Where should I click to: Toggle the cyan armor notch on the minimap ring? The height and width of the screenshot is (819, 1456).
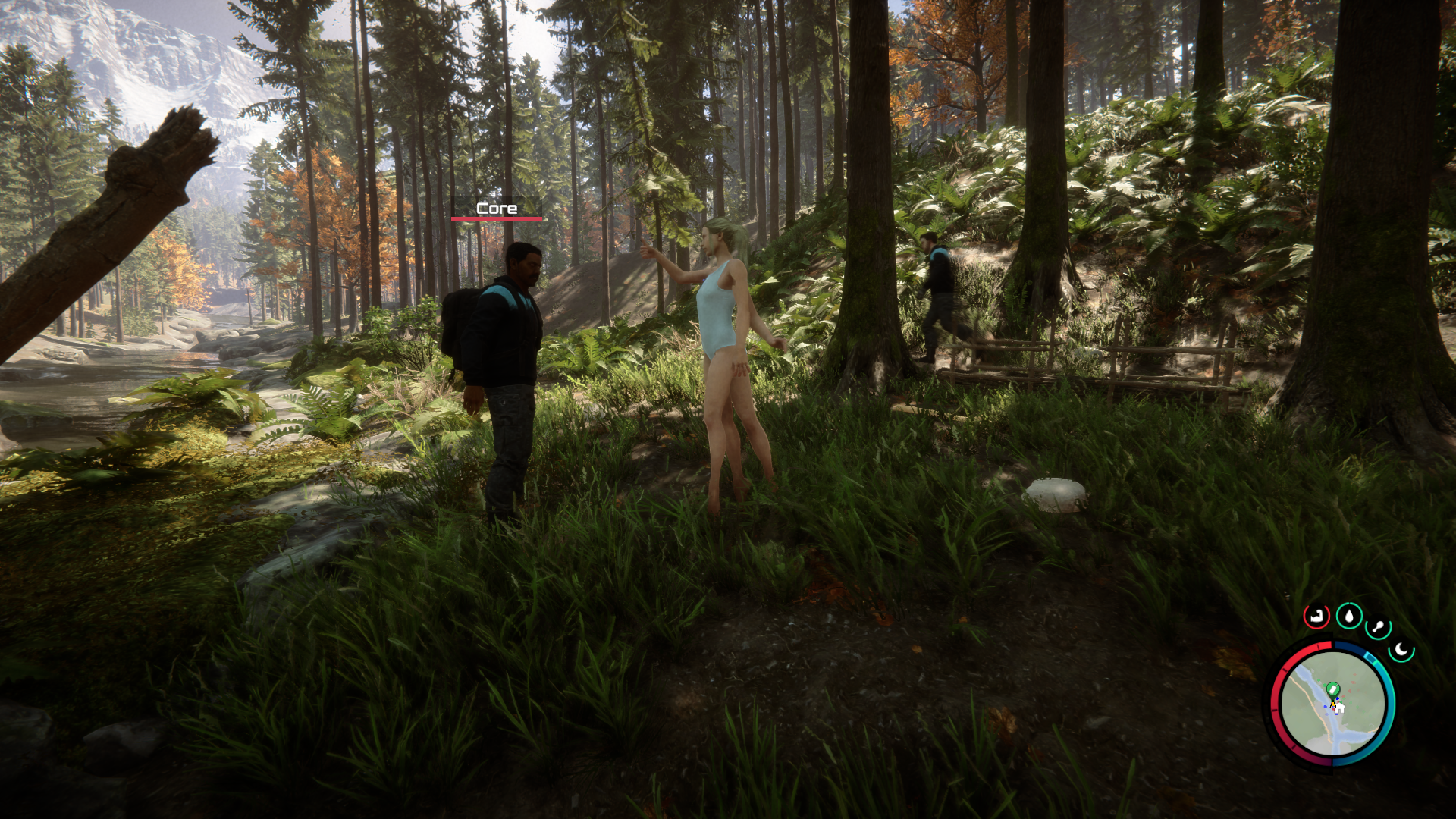pyautogui.click(x=1371, y=658)
